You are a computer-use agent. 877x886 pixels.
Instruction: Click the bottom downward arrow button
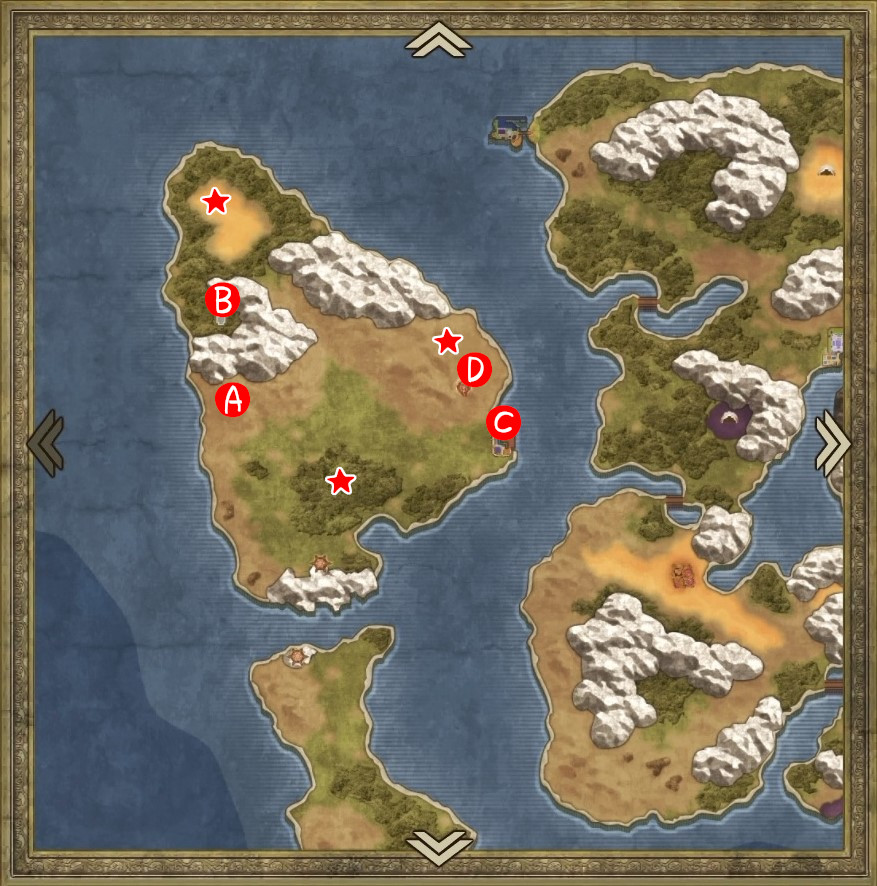click(438, 845)
